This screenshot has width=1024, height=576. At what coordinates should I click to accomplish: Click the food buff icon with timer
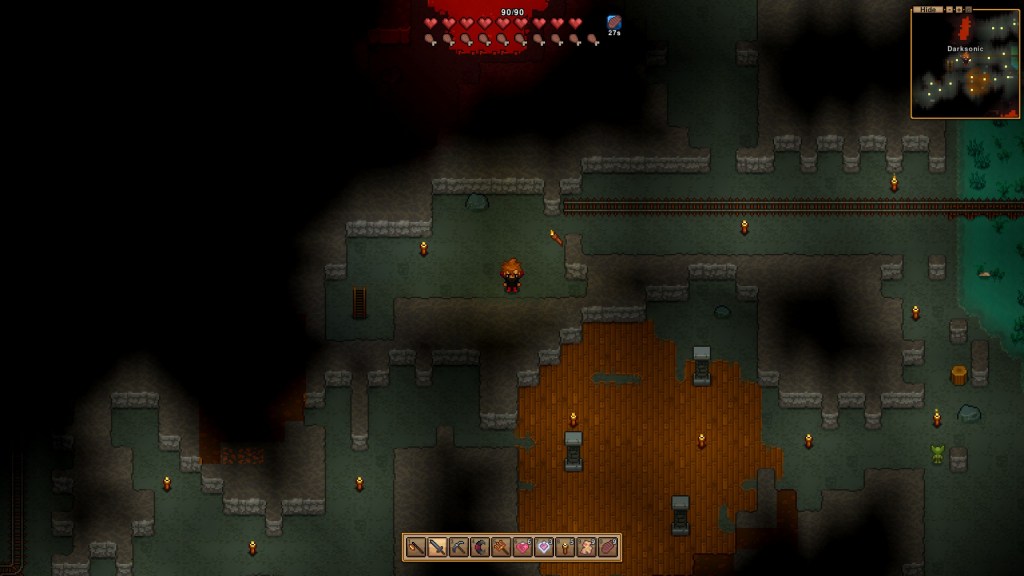614,23
